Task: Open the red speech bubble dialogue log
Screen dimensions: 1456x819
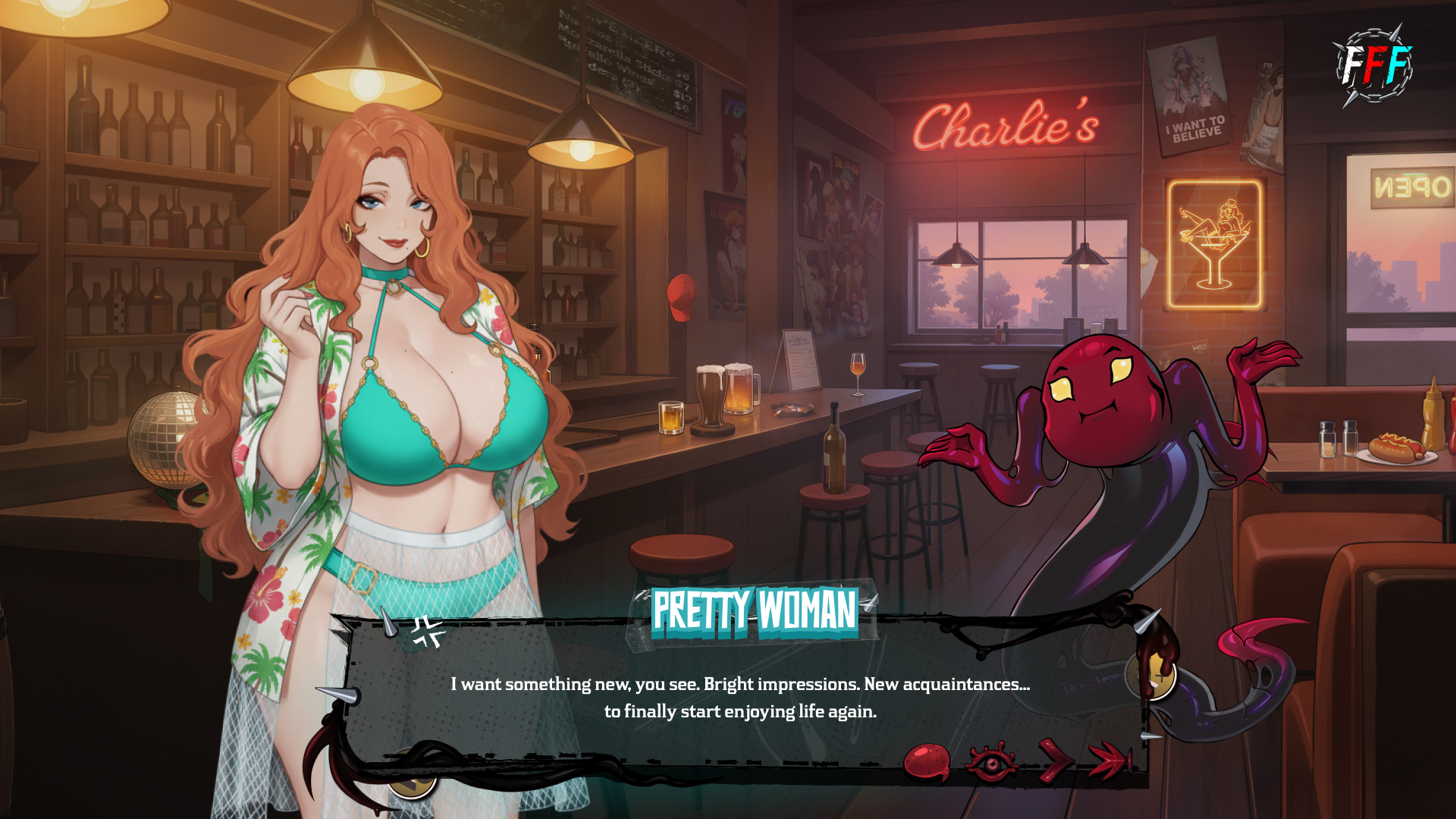Action: [x=927, y=761]
